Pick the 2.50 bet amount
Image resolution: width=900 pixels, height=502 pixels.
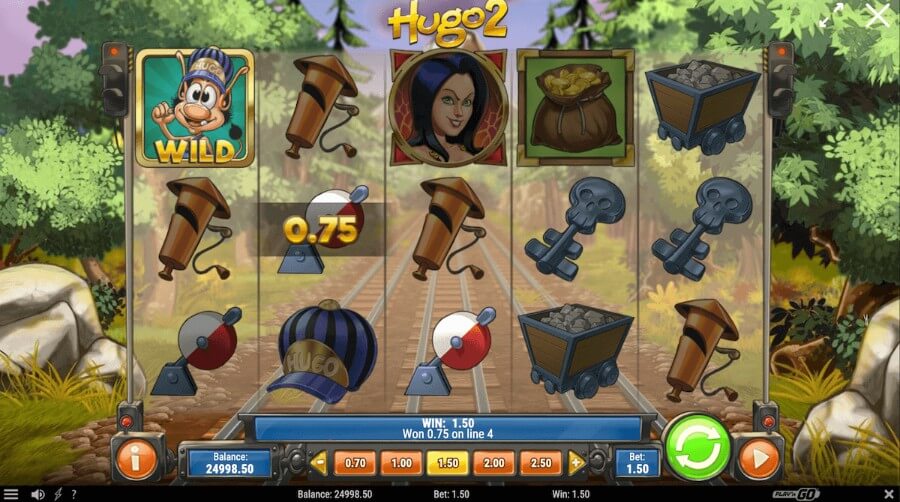542,462
